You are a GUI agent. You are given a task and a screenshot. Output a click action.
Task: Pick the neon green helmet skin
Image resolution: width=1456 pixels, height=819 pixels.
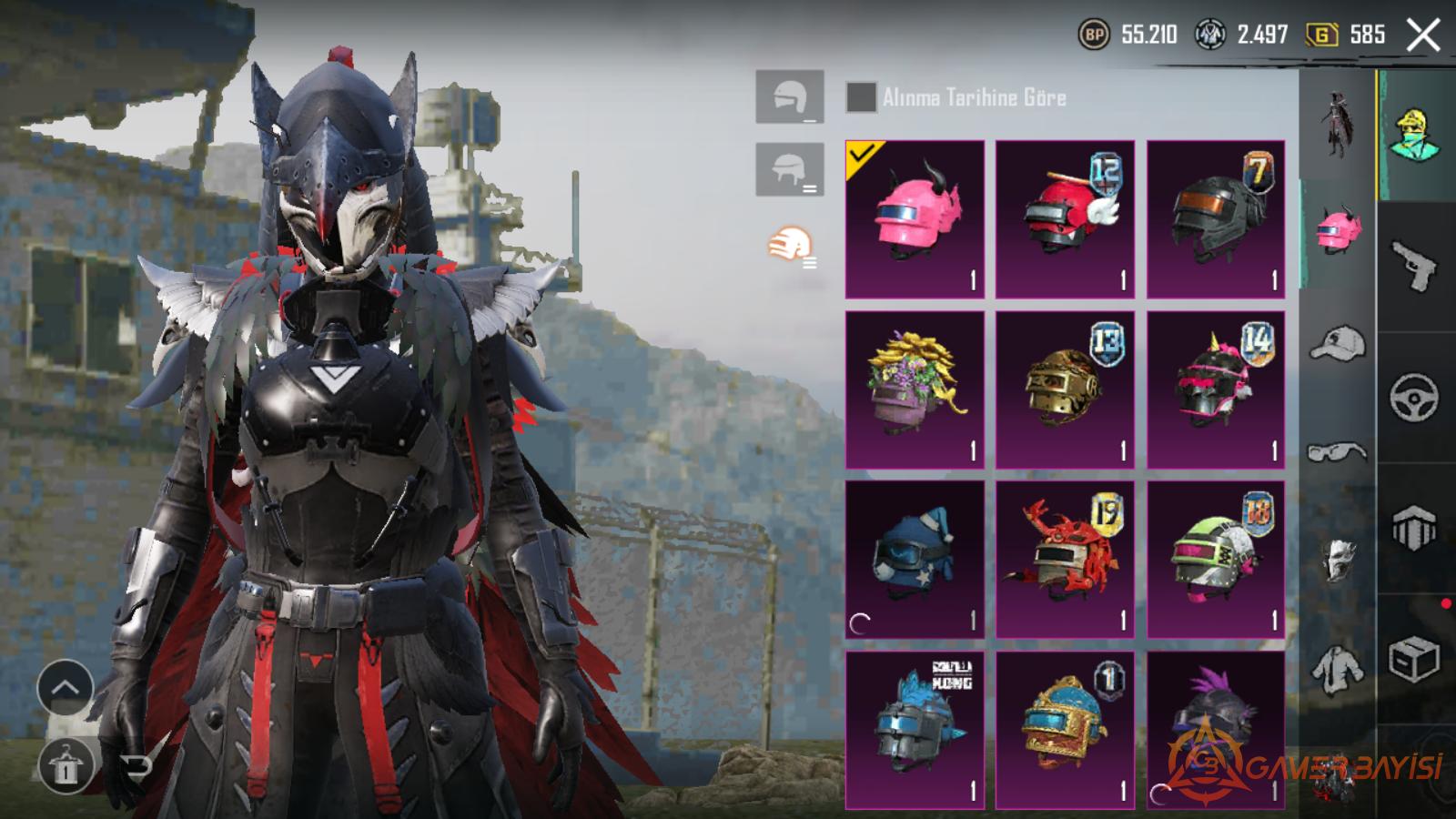tap(1216, 559)
